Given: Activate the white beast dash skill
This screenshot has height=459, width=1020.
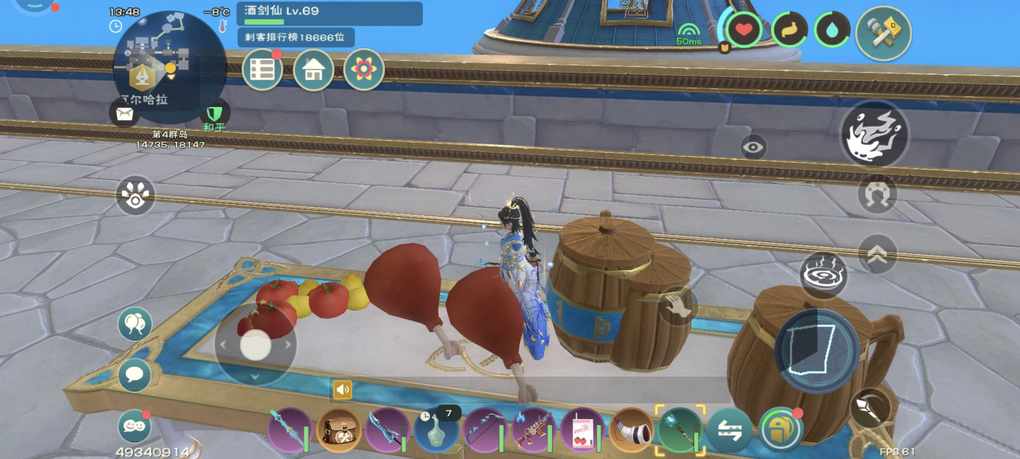Looking at the screenshot, I should click(x=874, y=134).
